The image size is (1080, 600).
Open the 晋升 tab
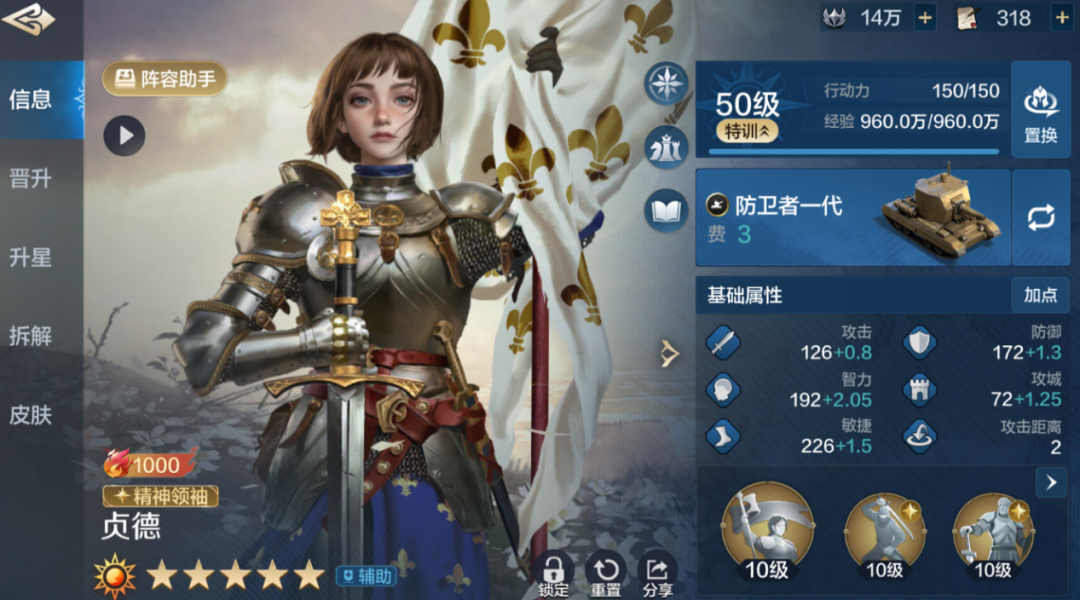[x=31, y=179]
